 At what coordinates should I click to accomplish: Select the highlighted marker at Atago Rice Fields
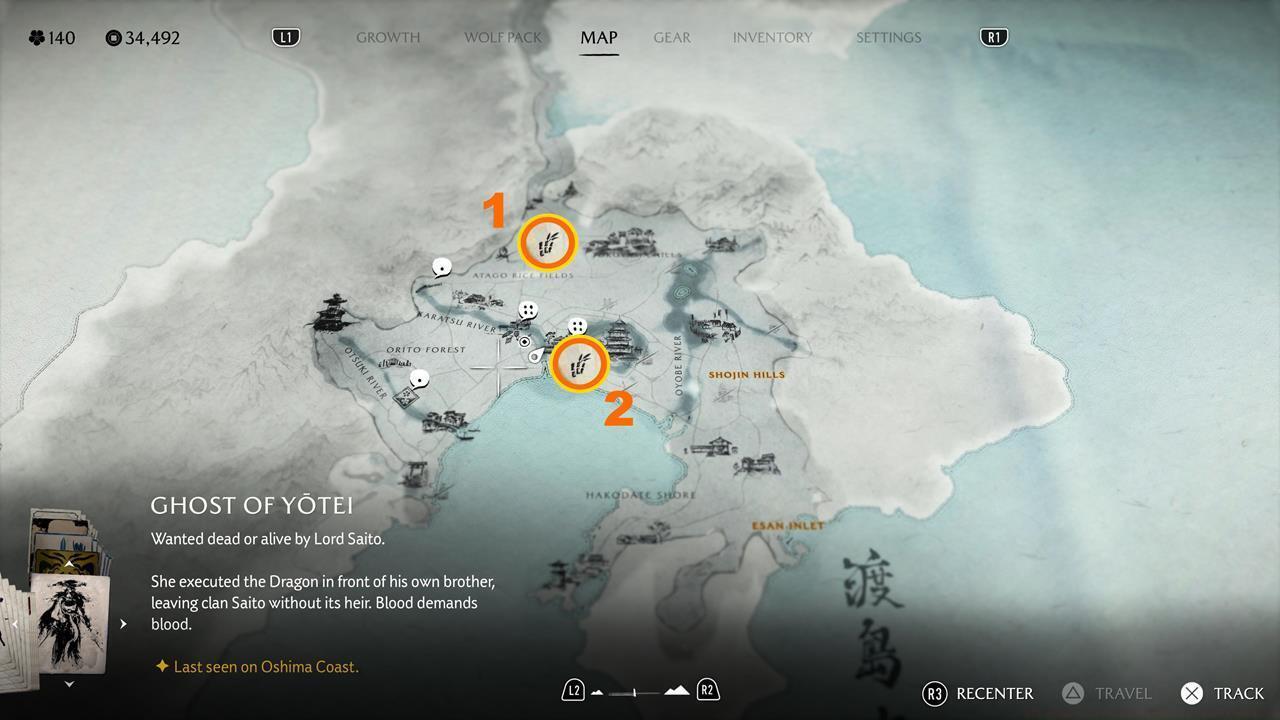click(548, 242)
